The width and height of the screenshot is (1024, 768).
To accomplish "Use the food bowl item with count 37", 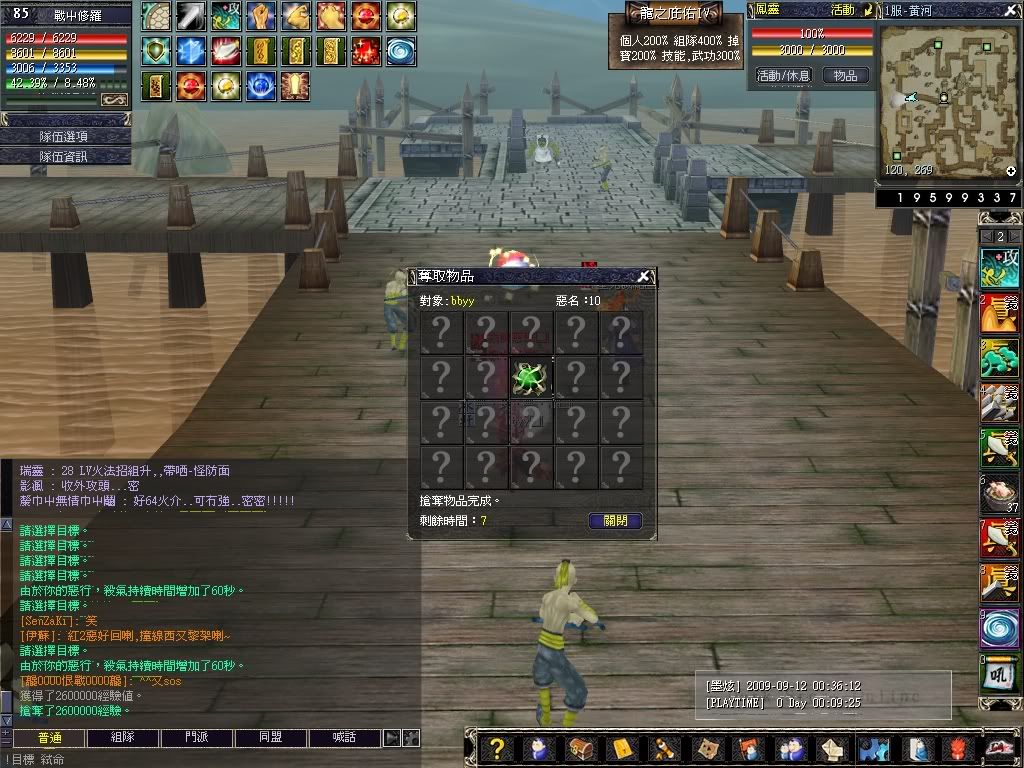I will pyautogui.click(x=999, y=494).
